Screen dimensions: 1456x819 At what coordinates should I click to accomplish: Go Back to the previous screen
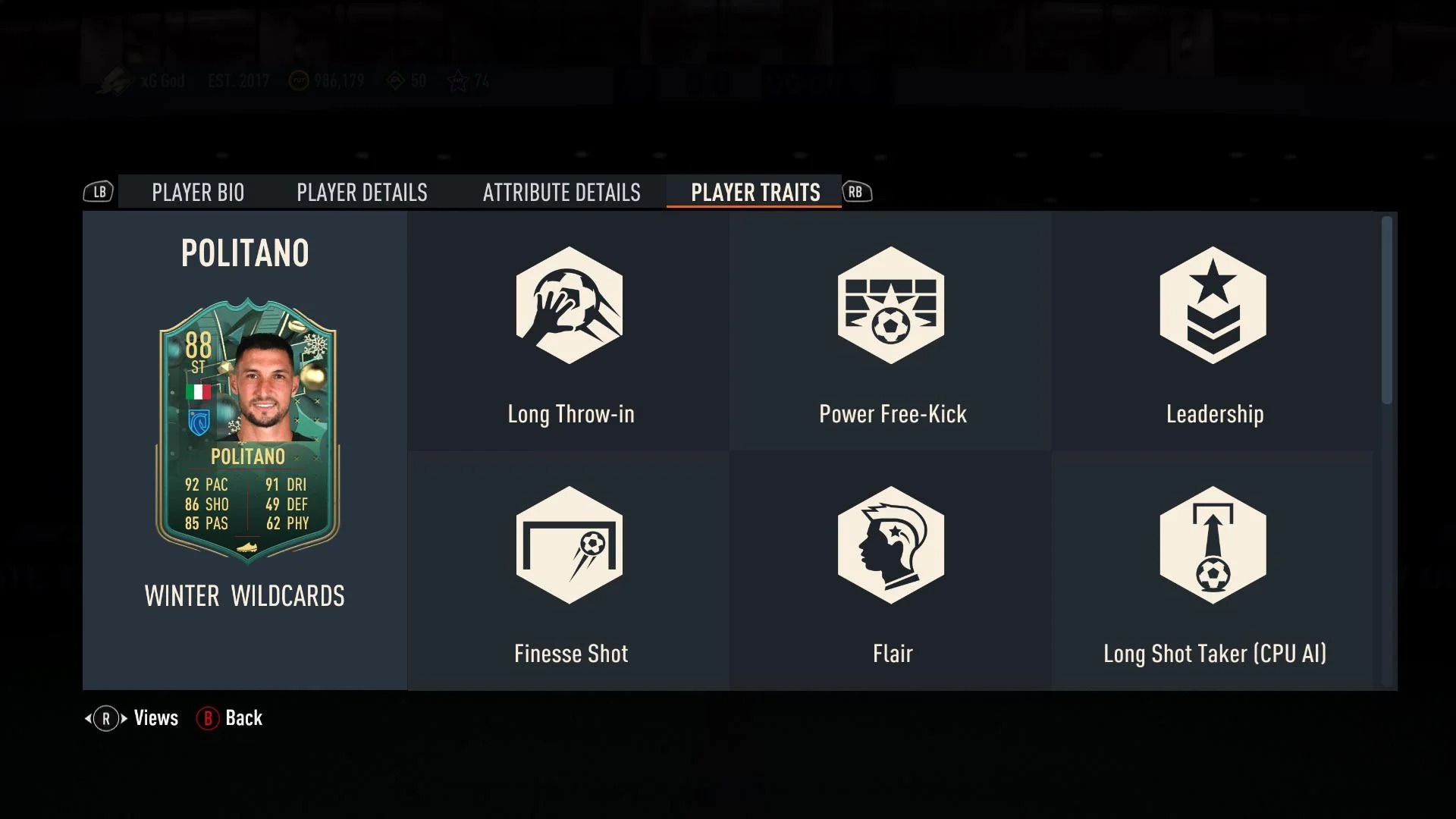[231, 718]
